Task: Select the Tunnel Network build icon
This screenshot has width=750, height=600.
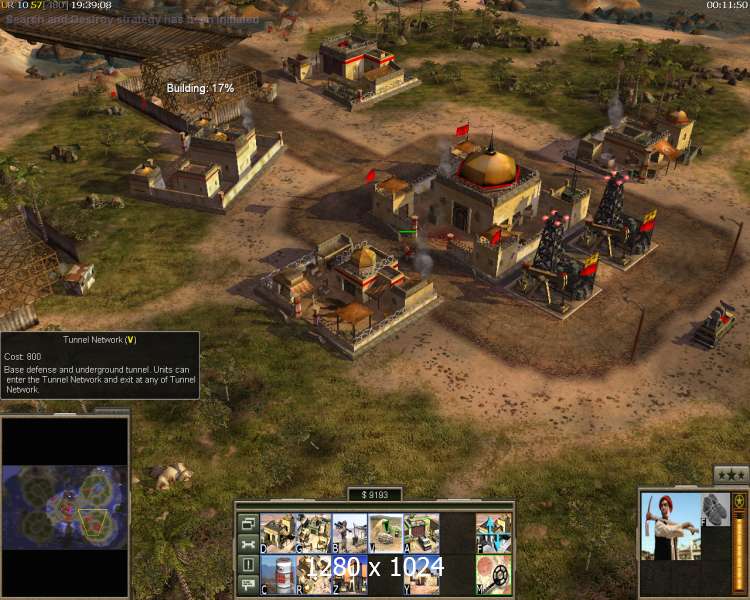Action: (385, 533)
